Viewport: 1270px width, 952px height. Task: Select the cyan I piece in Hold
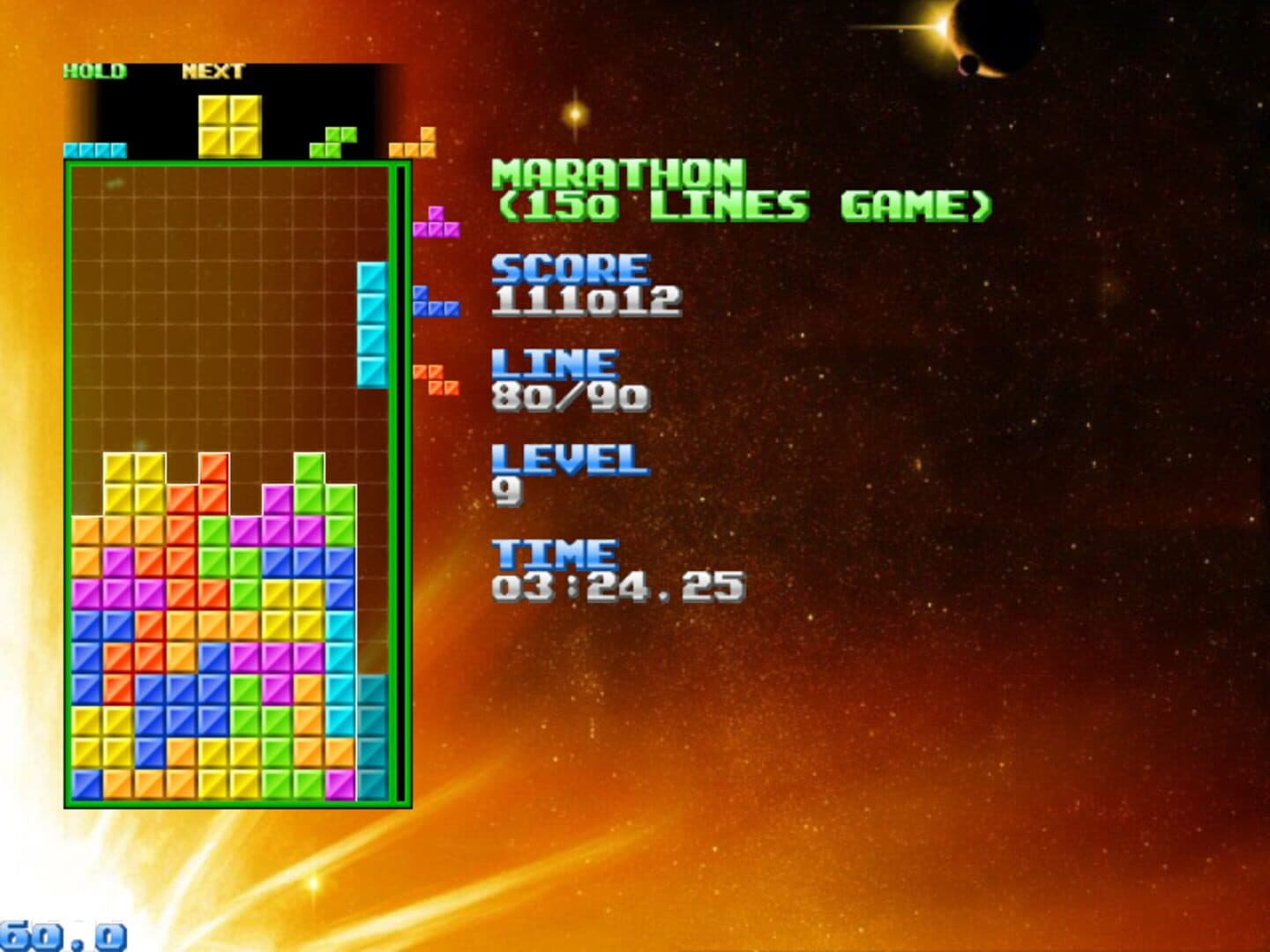[94, 150]
